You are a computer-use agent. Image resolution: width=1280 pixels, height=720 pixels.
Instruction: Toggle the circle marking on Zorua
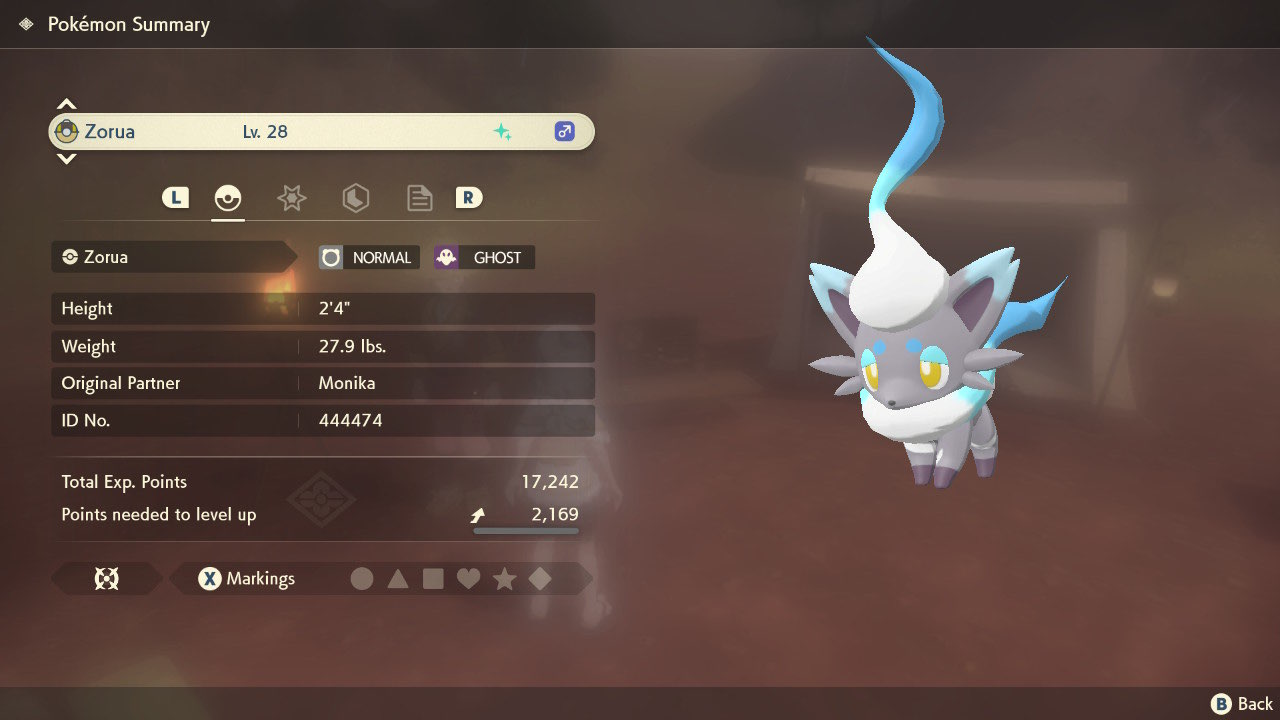click(x=362, y=578)
